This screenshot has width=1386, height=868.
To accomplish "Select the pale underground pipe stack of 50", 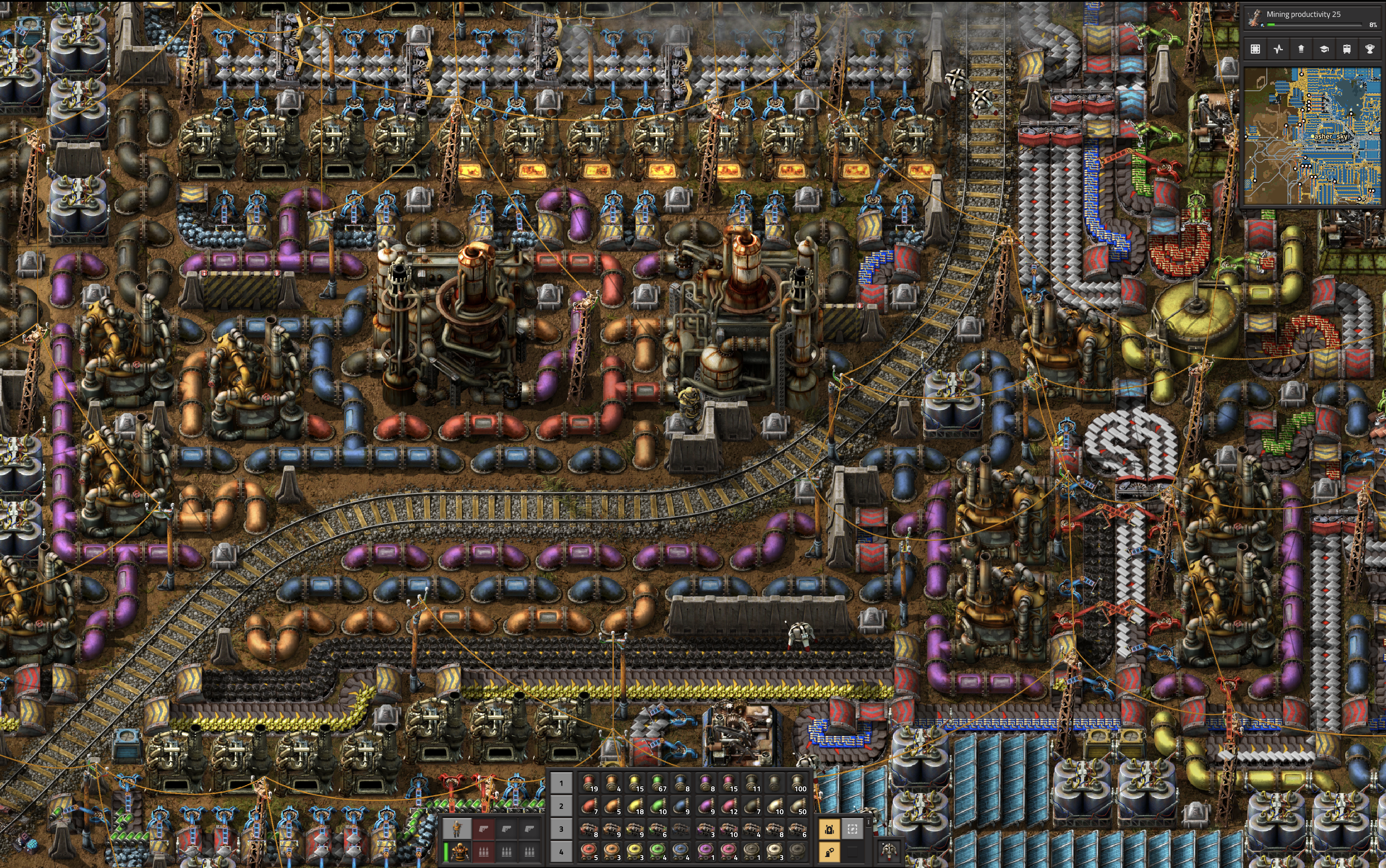I will click(797, 806).
